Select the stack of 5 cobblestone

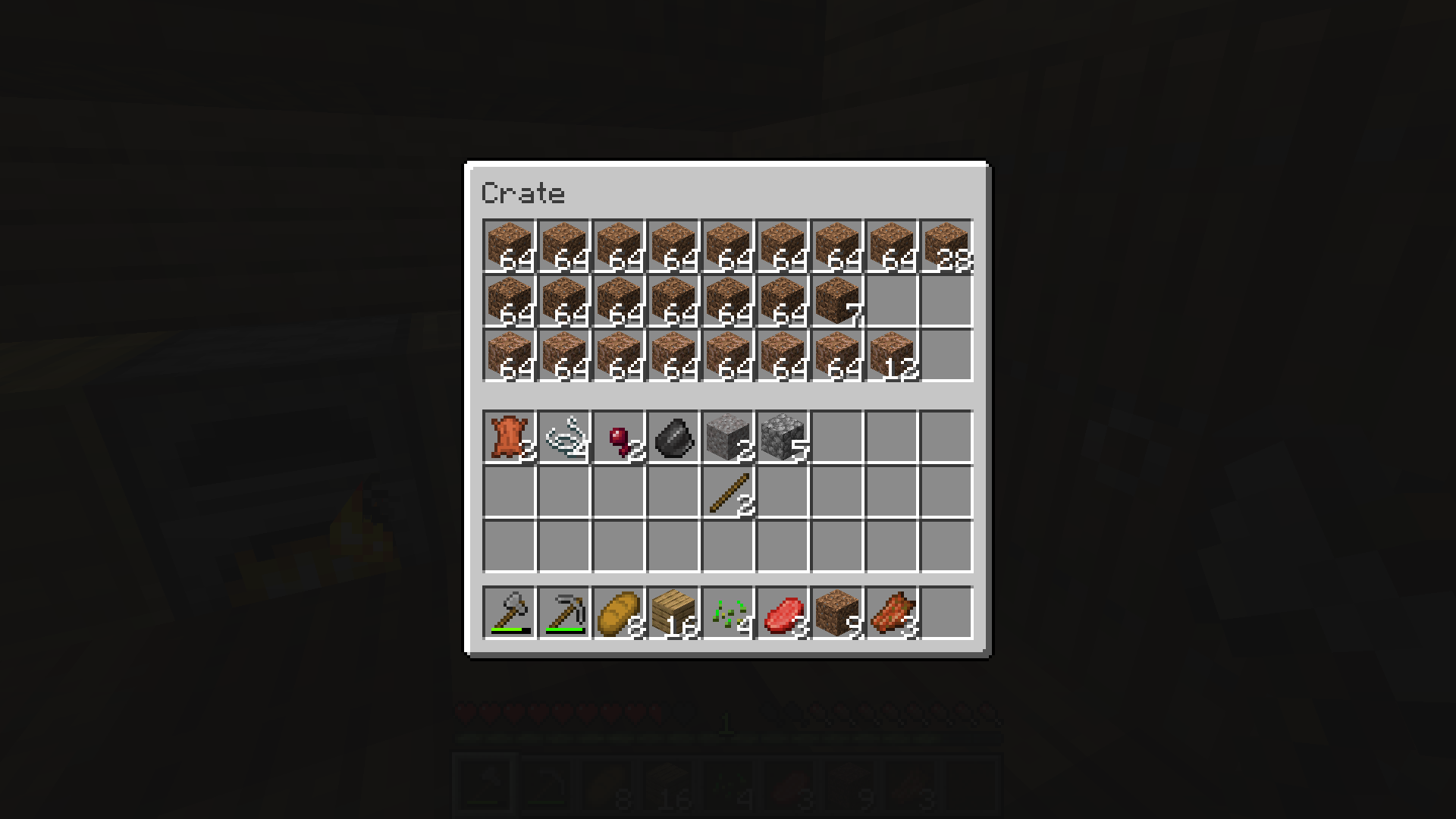tap(783, 438)
